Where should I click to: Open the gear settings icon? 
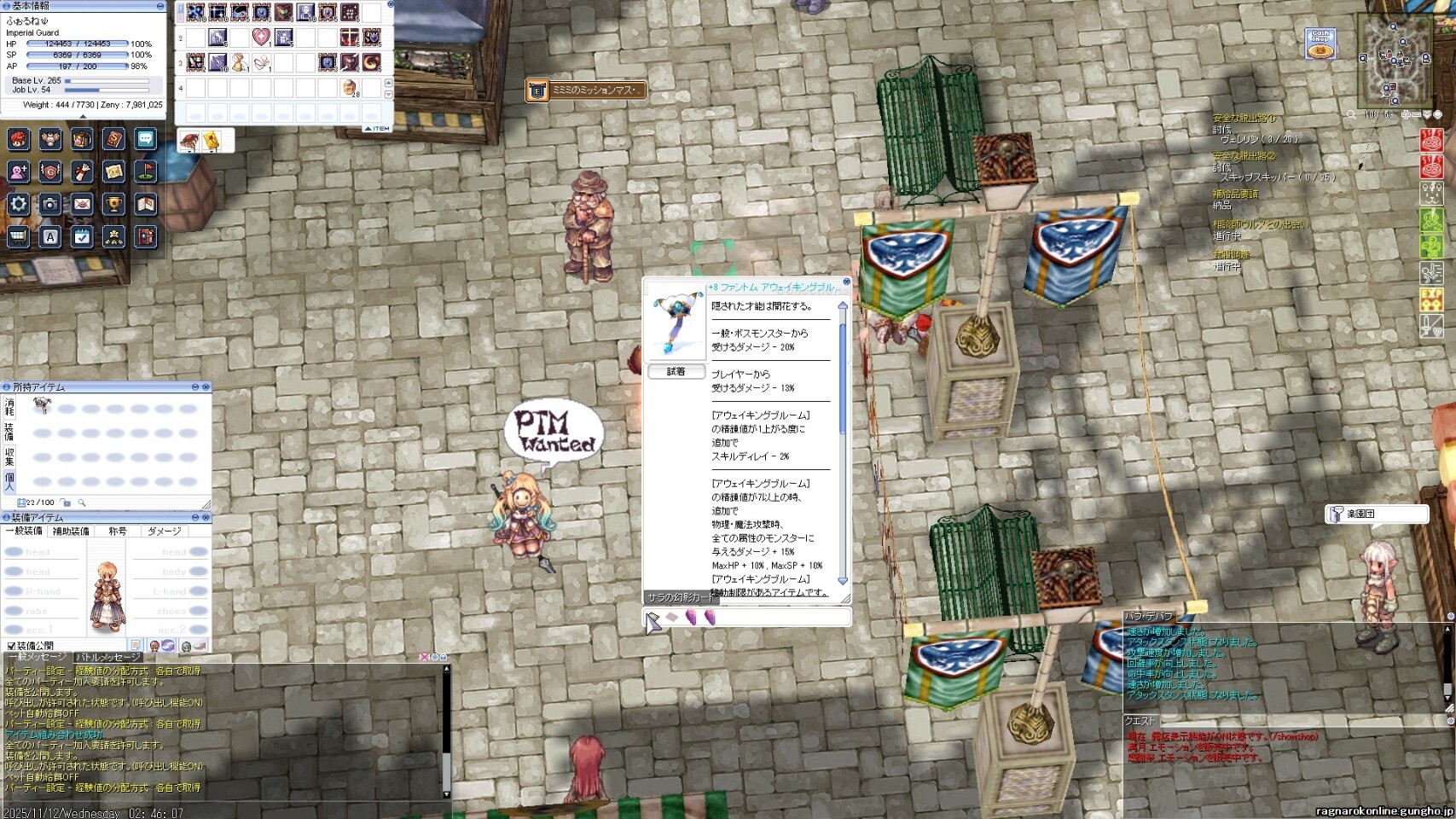[19, 204]
